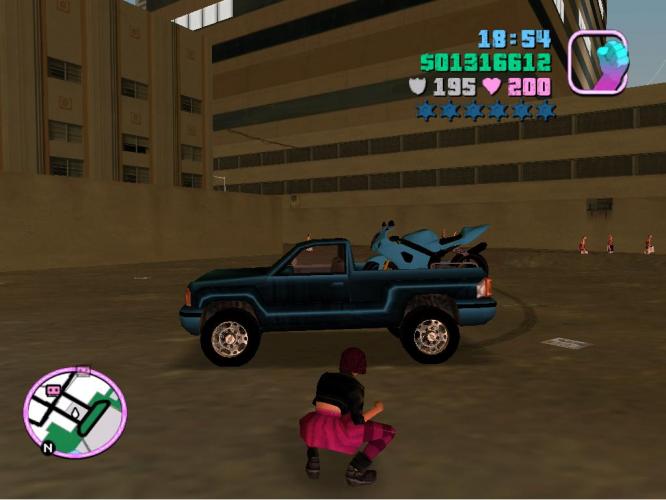Click the north marker on the radar

(x=46, y=449)
